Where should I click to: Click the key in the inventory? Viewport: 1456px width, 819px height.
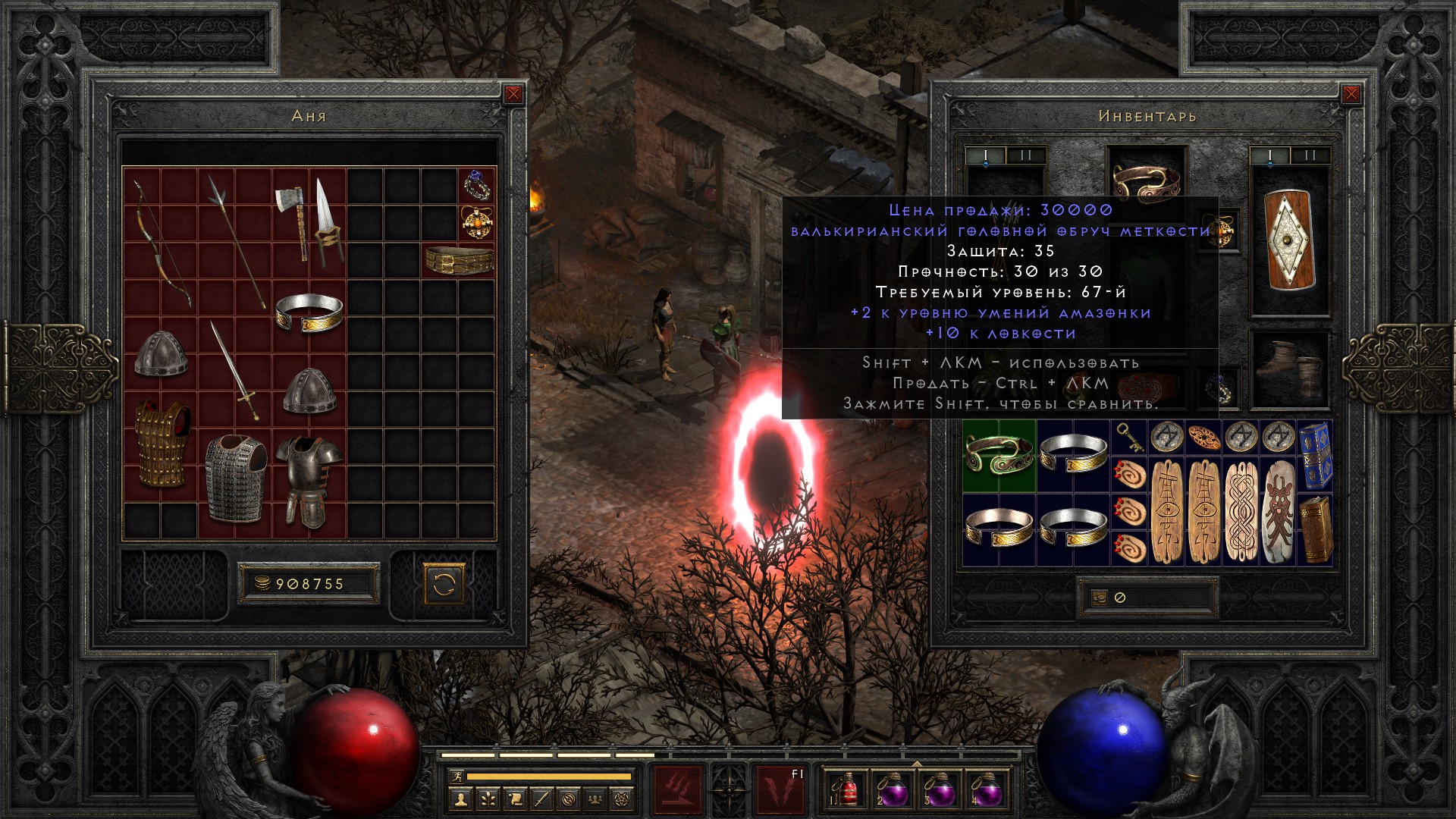point(1129,437)
